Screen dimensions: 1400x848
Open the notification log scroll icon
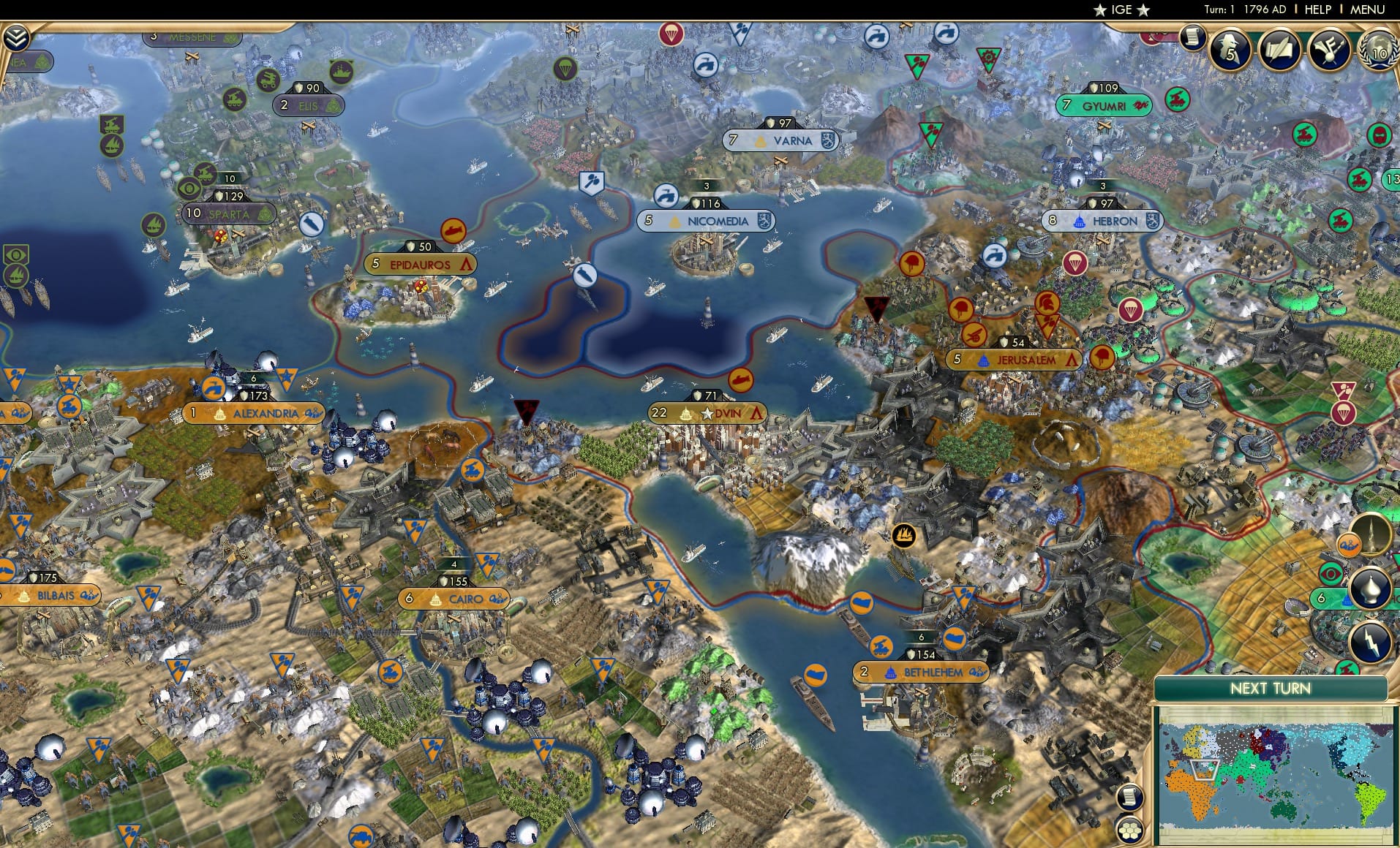1194,37
